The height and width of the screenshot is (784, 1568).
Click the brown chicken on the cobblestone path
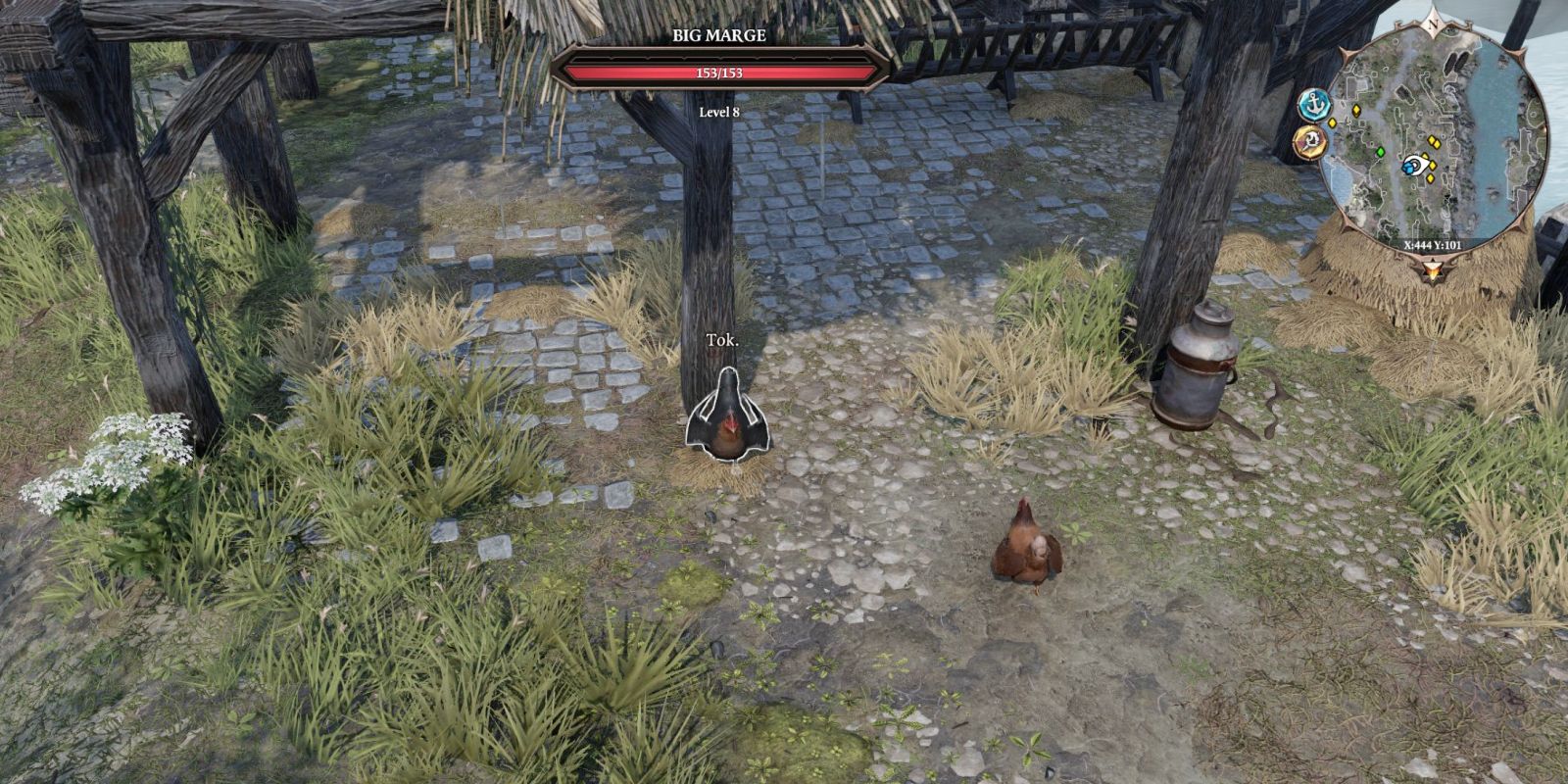[1027, 545]
